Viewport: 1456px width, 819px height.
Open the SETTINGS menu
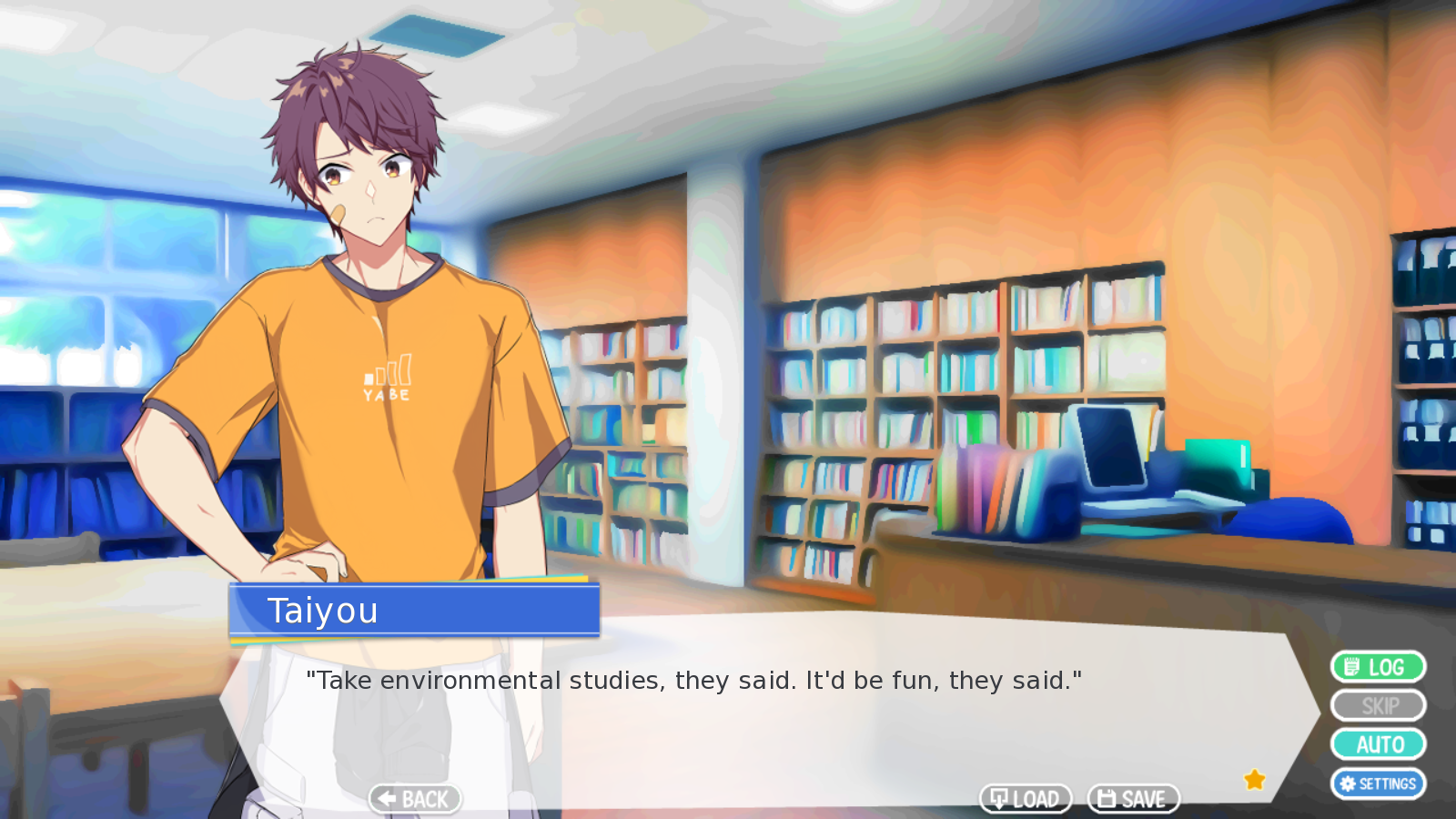pyautogui.click(x=1378, y=784)
